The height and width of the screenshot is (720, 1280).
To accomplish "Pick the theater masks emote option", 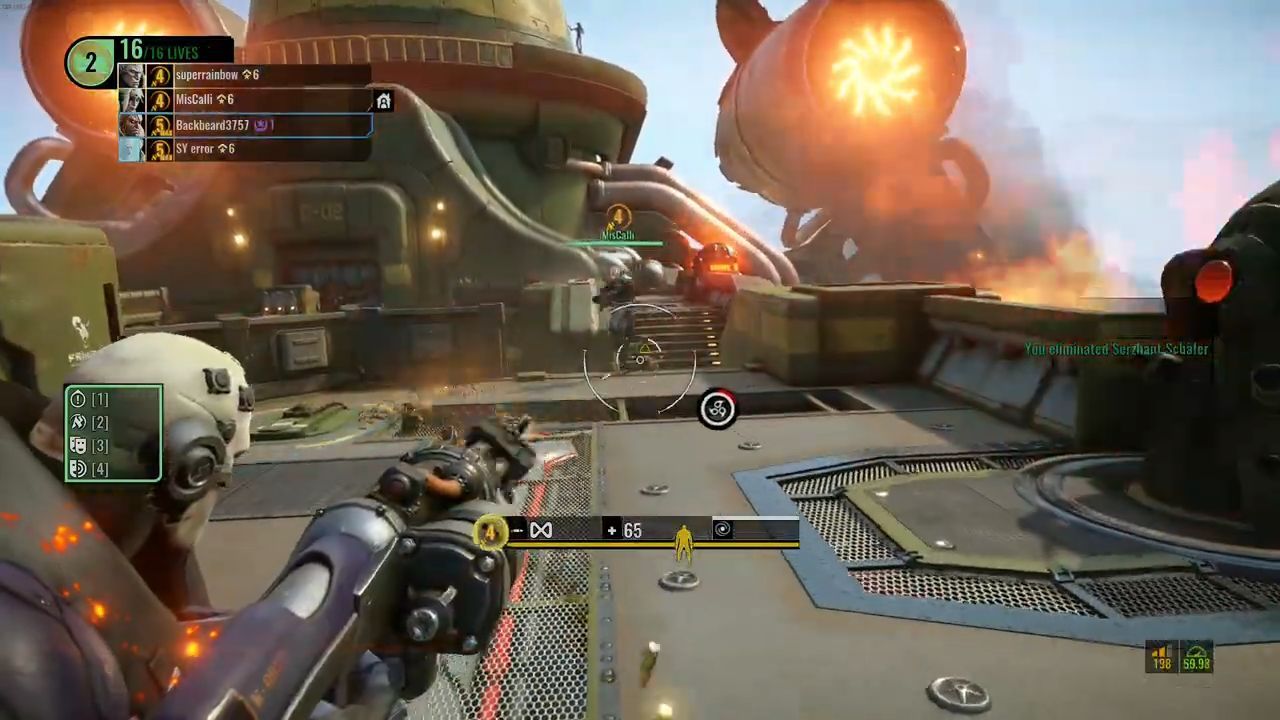I will coord(78,445).
